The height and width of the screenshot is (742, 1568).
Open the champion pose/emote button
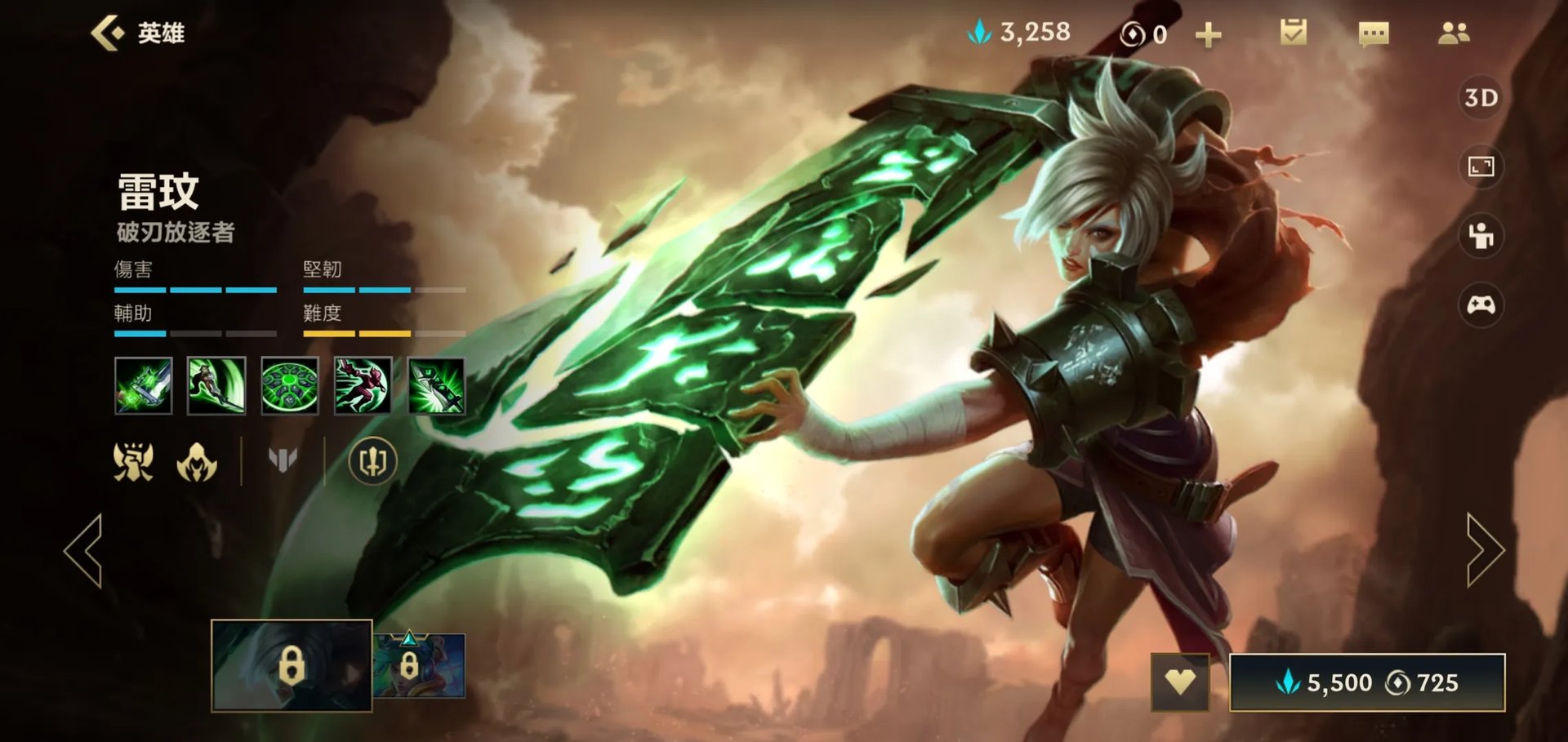click(x=1481, y=236)
